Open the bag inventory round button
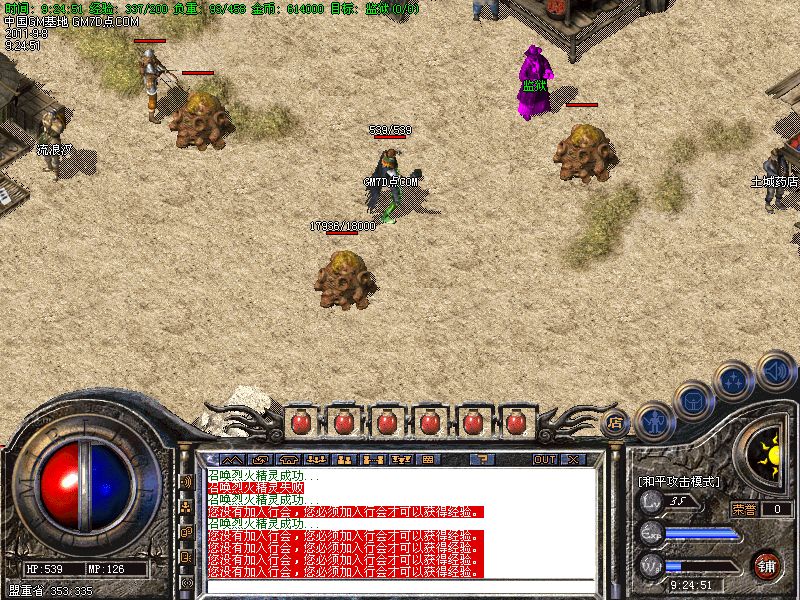The width and height of the screenshot is (800, 600). click(x=694, y=400)
